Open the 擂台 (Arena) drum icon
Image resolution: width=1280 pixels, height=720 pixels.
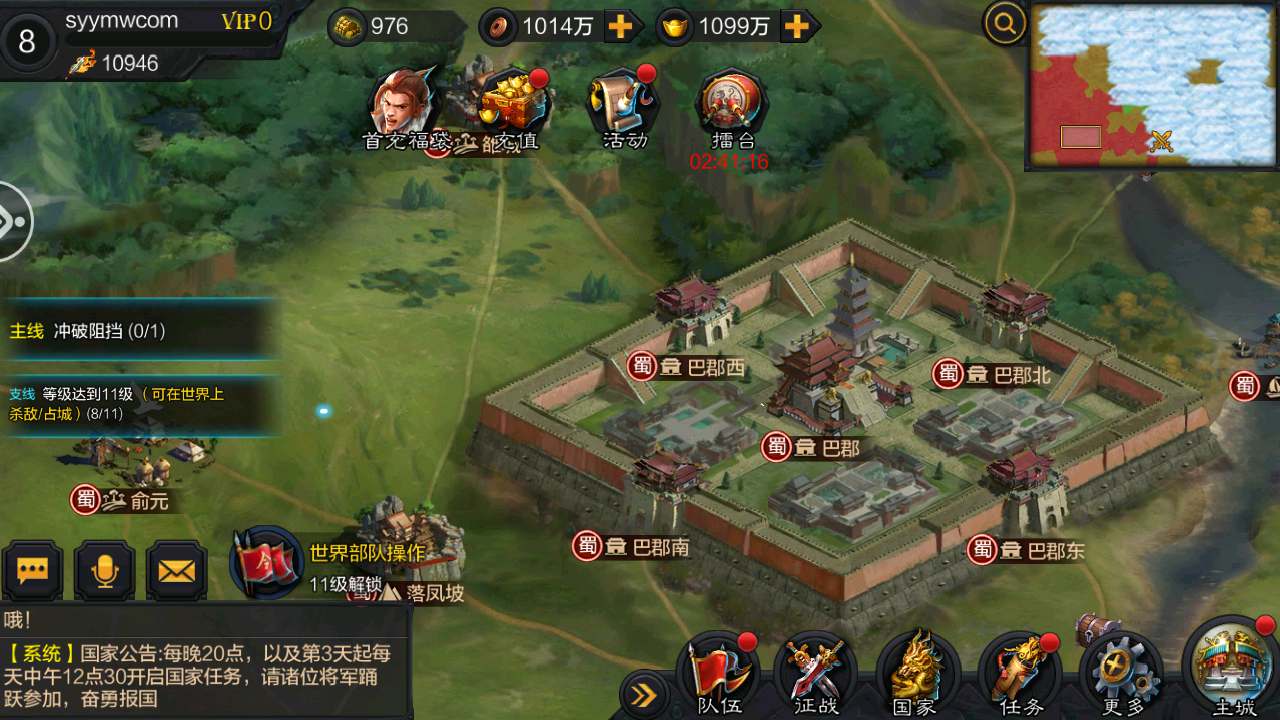pos(732,105)
